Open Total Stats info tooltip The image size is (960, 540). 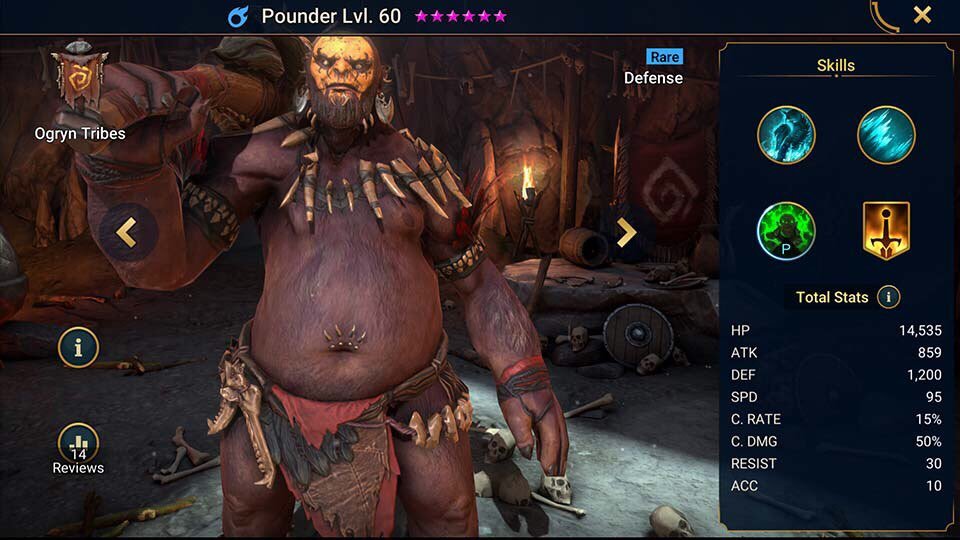[x=888, y=297]
